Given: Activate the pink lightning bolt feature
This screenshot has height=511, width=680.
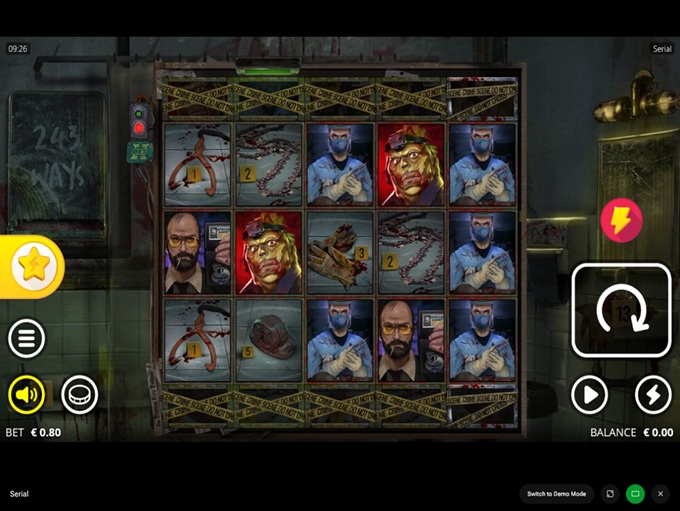Looking at the screenshot, I should [621, 220].
